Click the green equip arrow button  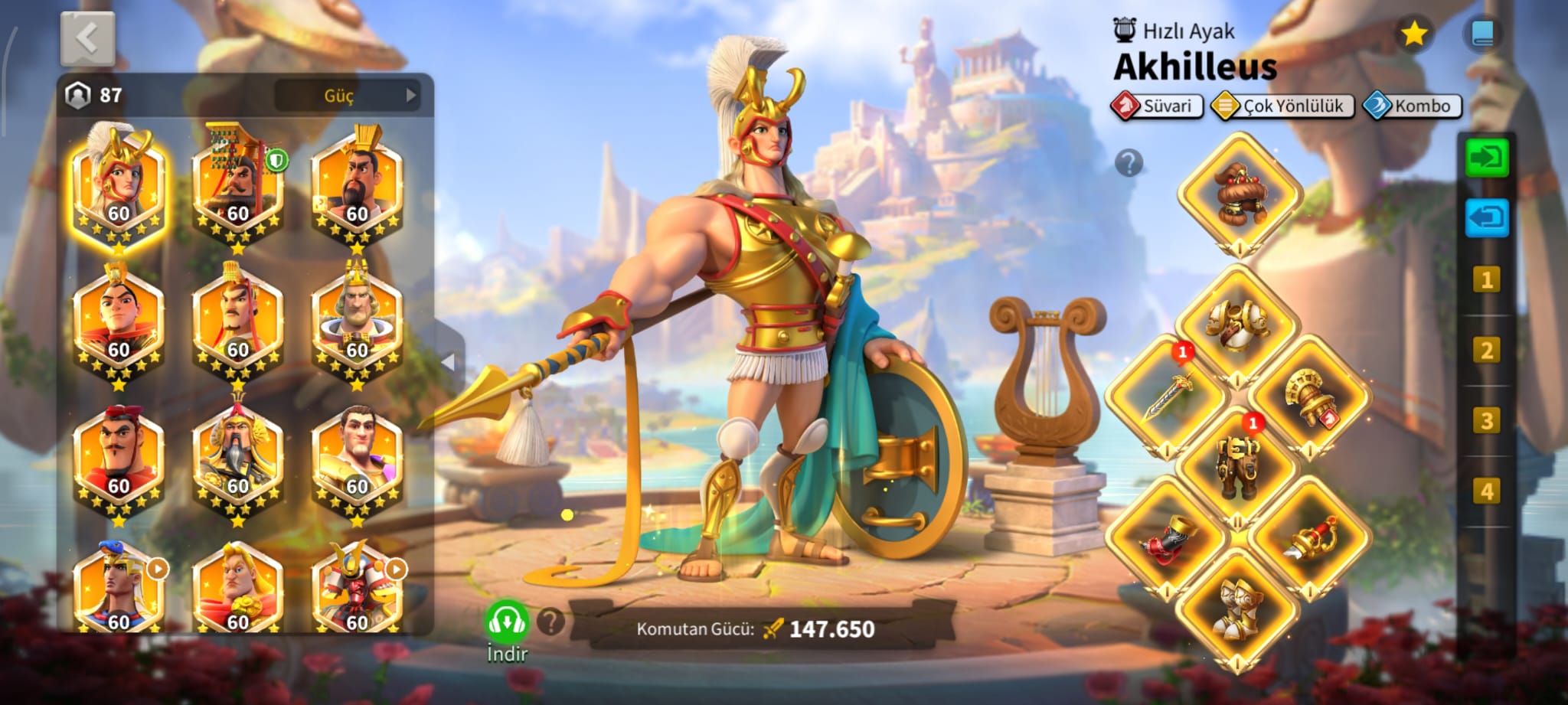[1486, 158]
